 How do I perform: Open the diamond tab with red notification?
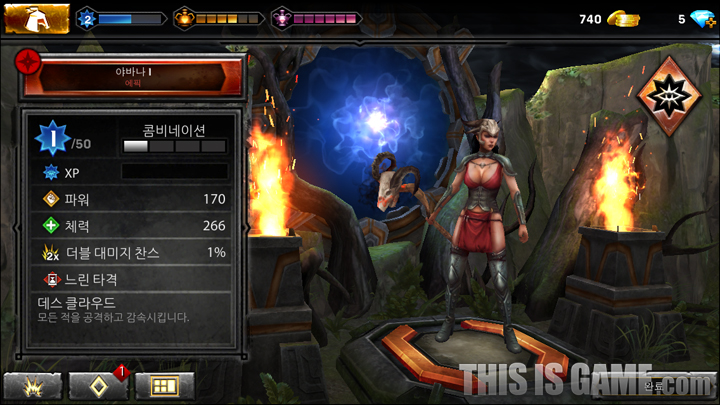pos(98,386)
